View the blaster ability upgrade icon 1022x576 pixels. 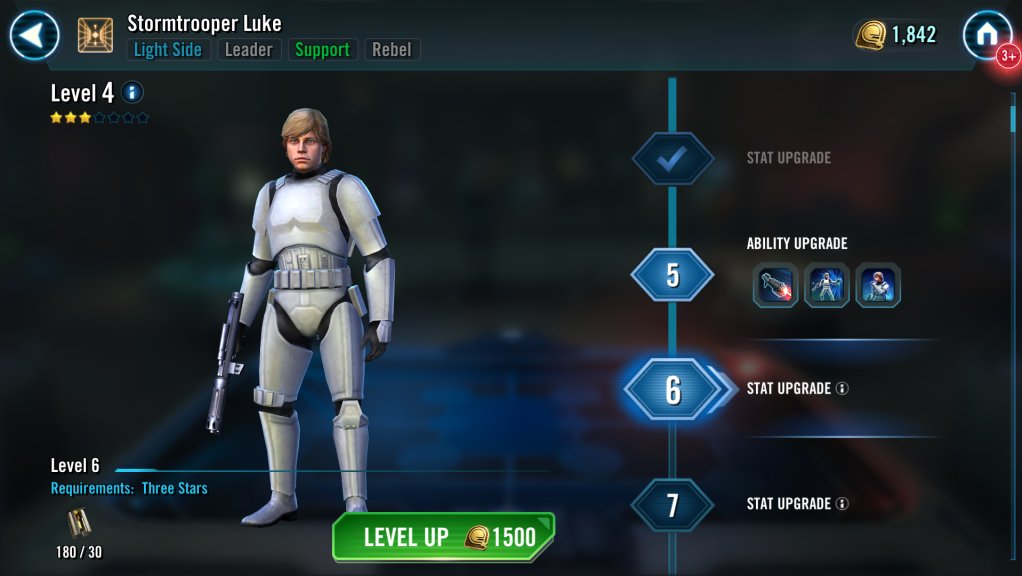click(x=775, y=285)
